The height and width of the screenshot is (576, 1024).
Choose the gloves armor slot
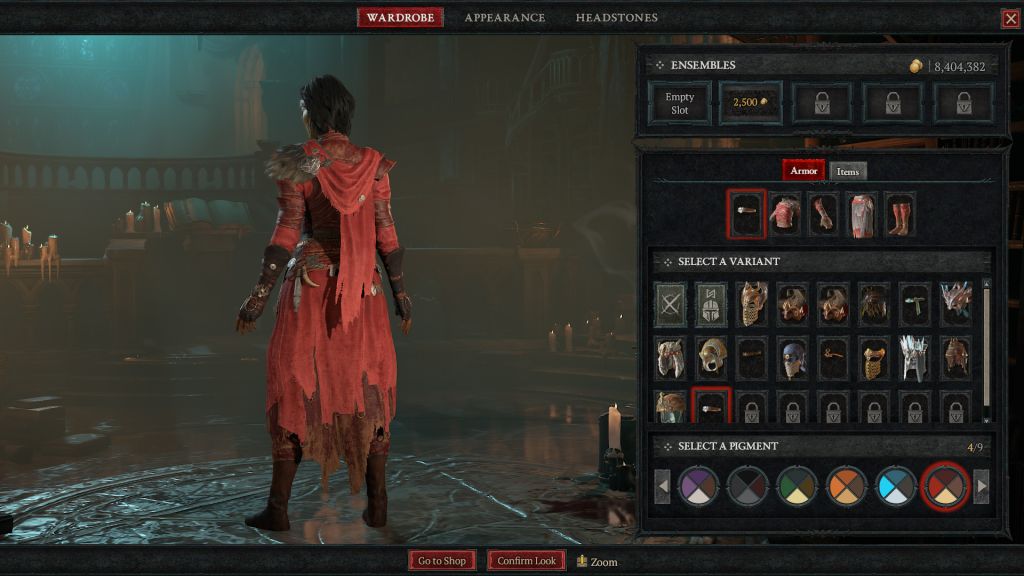point(823,215)
